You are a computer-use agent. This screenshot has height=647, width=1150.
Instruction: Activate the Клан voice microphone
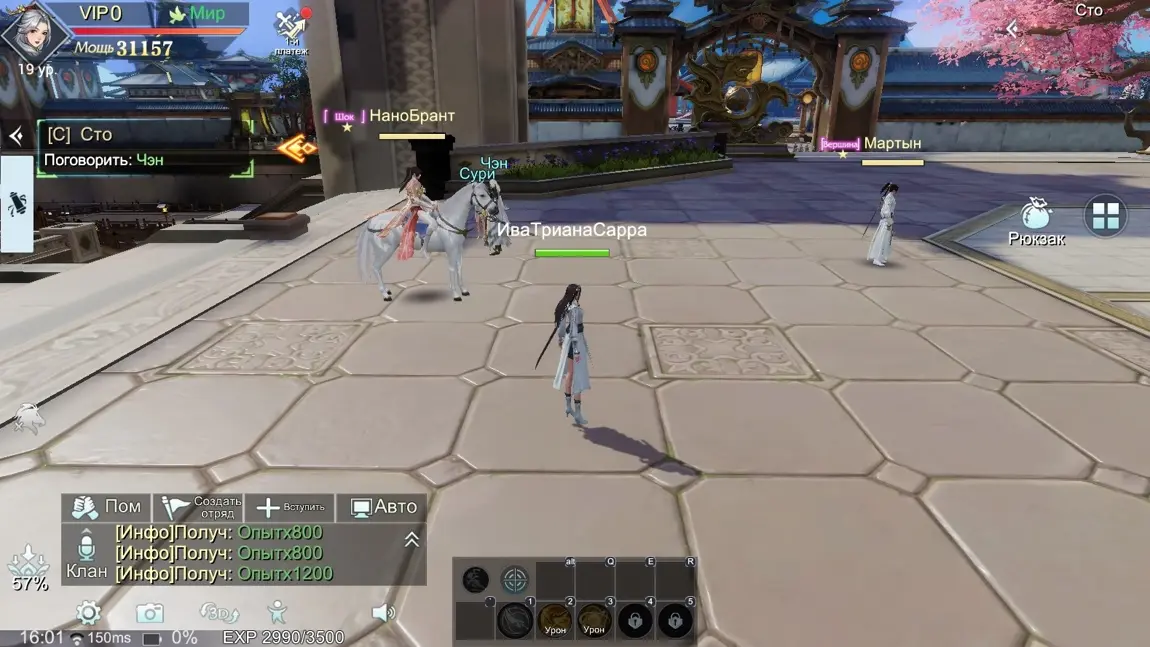pyautogui.click(x=86, y=547)
